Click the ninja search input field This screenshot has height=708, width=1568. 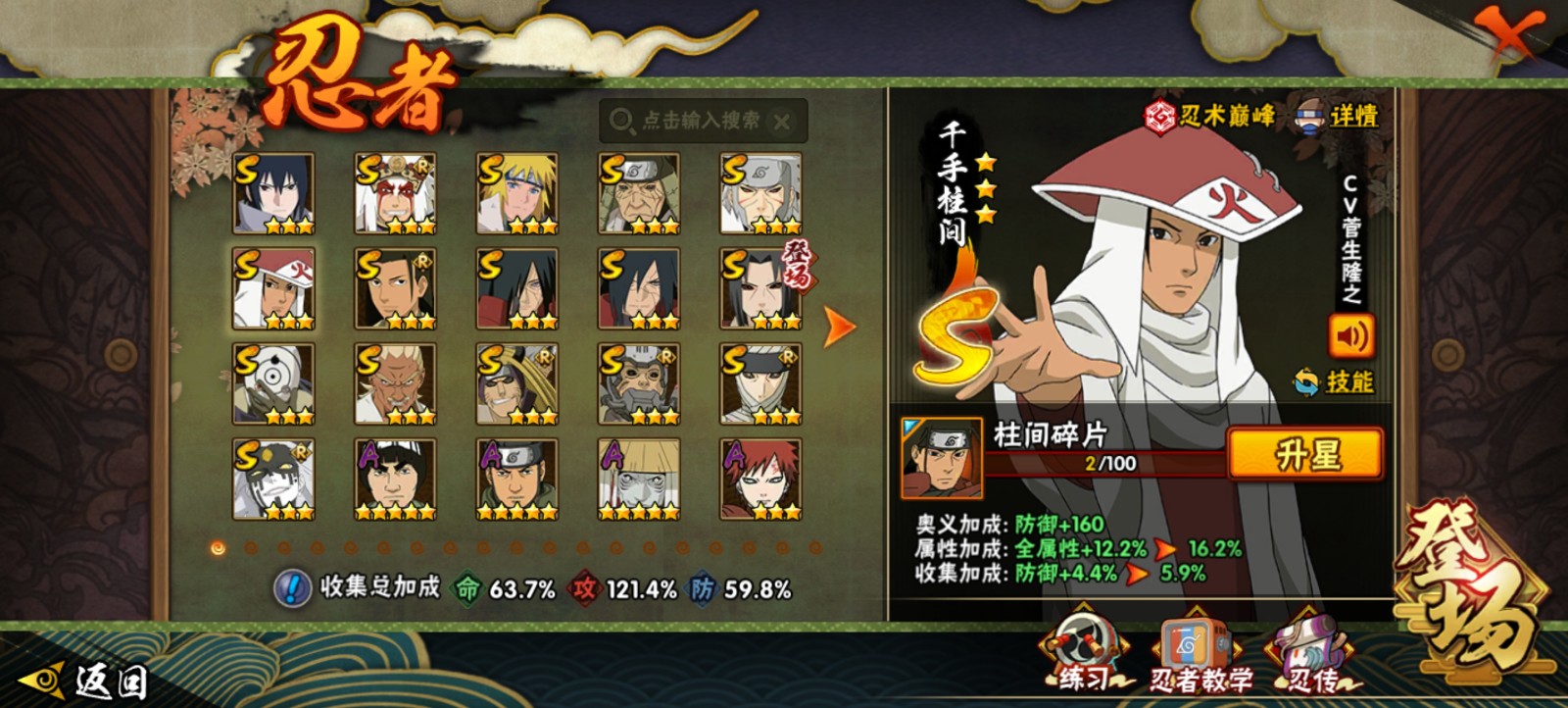pyautogui.click(x=700, y=121)
